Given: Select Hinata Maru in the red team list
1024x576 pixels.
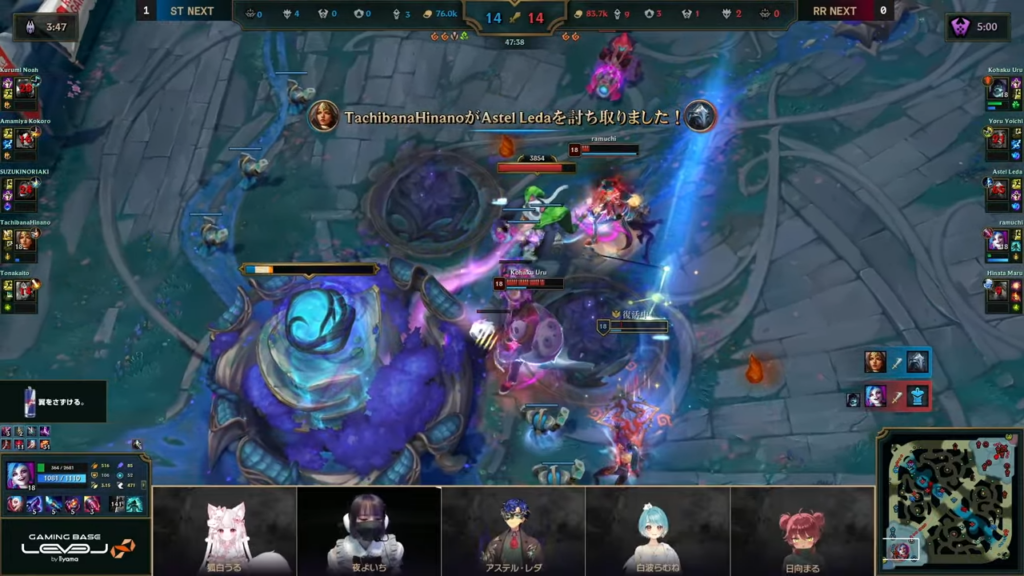Looking at the screenshot, I should pyautogui.click(x=998, y=291).
